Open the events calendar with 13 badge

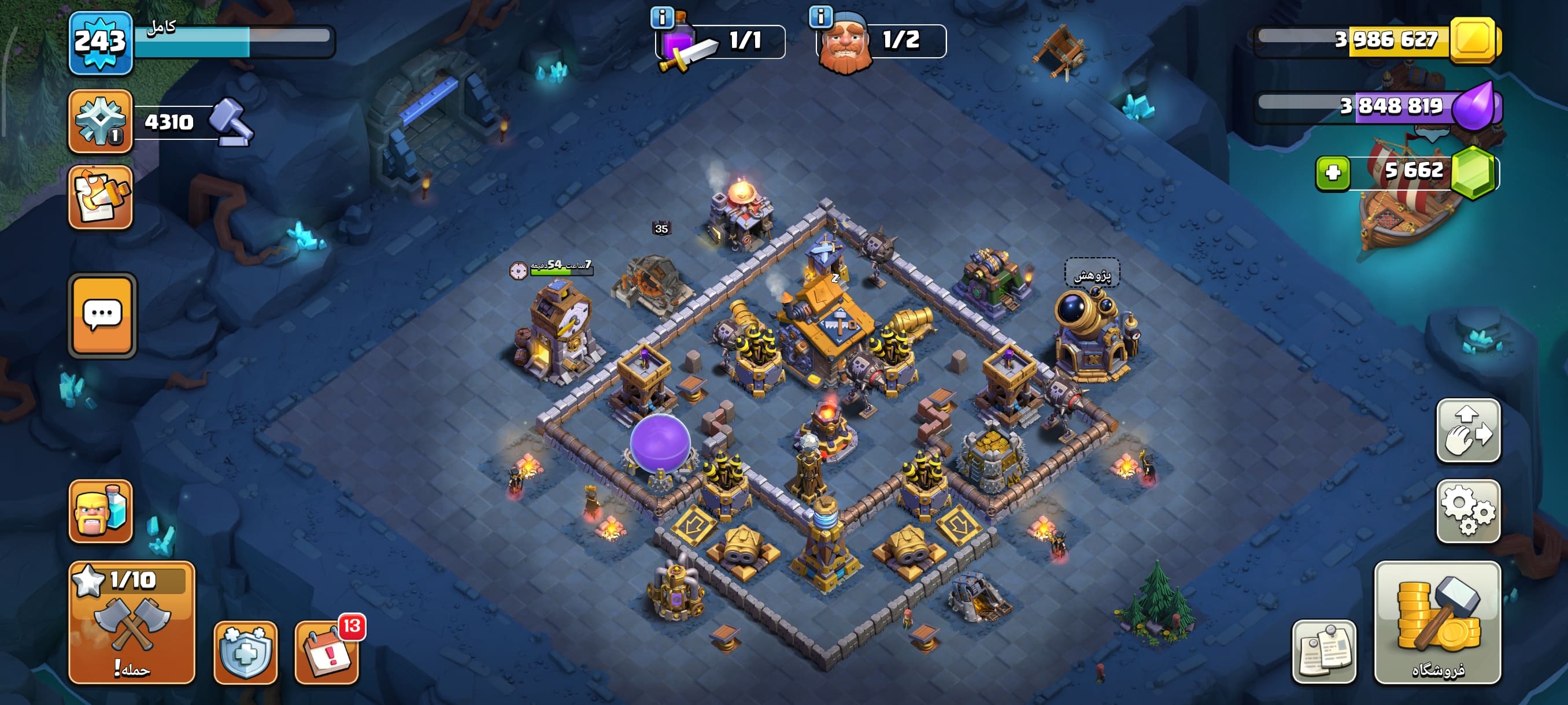[327, 652]
